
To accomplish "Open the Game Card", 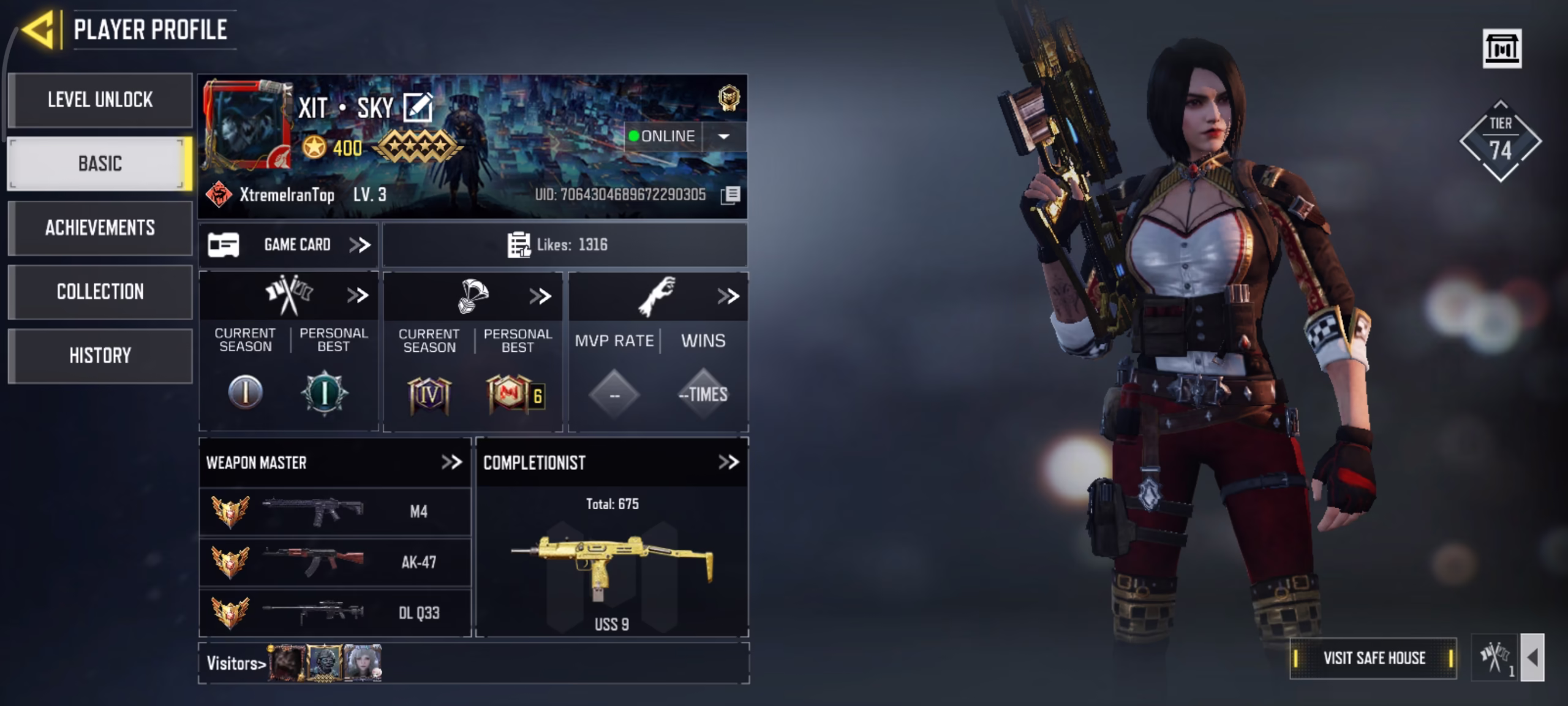I will [288, 245].
